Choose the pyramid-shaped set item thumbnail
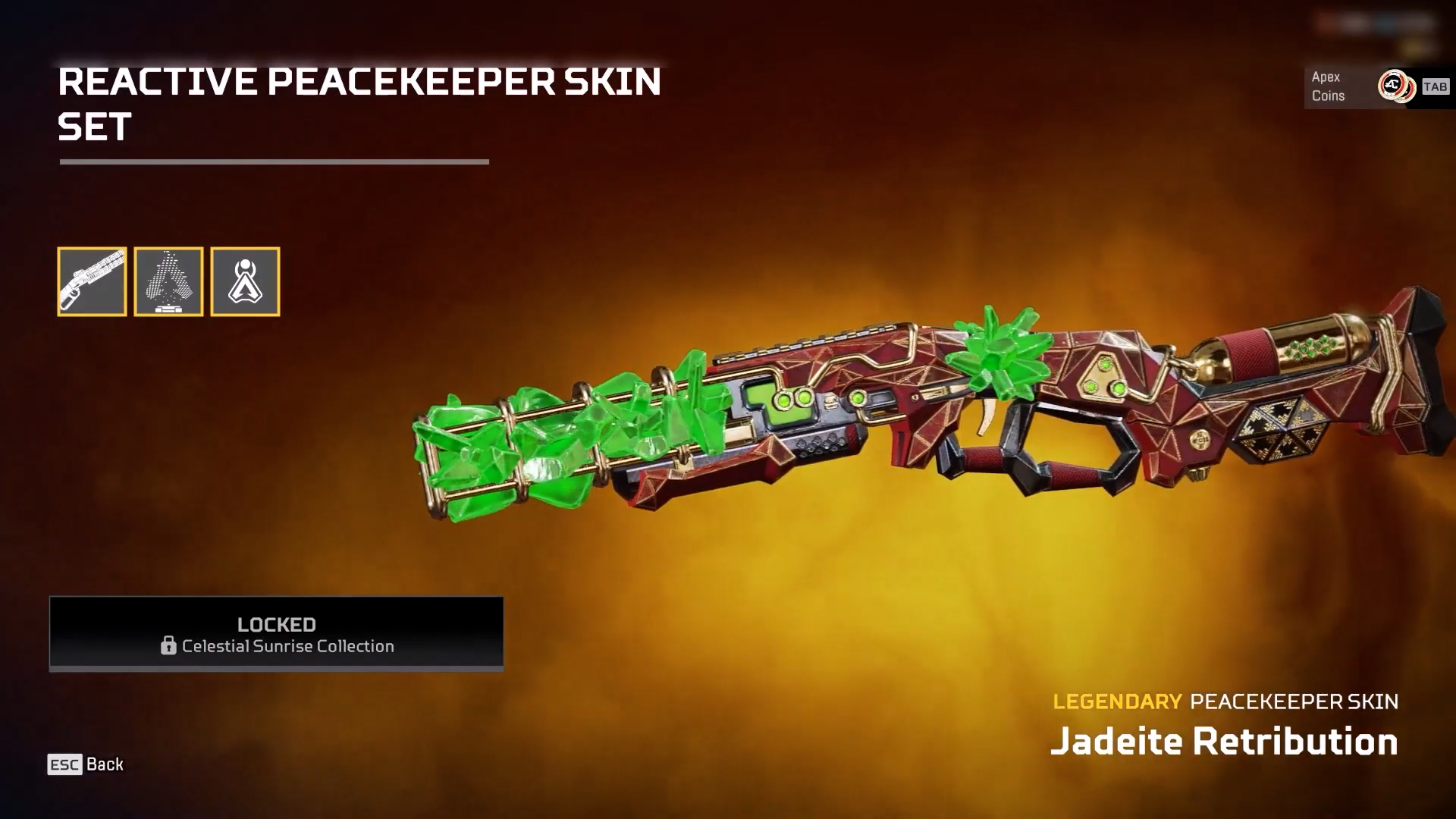The image size is (1456, 819). click(168, 281)
